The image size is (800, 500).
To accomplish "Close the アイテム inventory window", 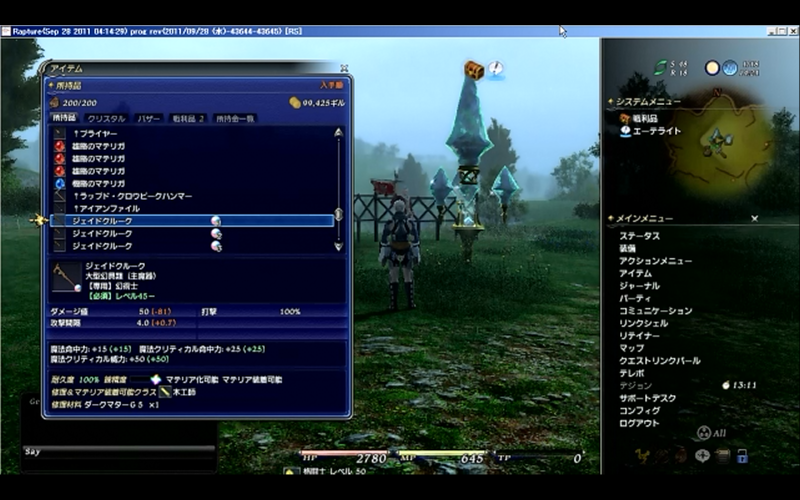I will click(344, 69).
